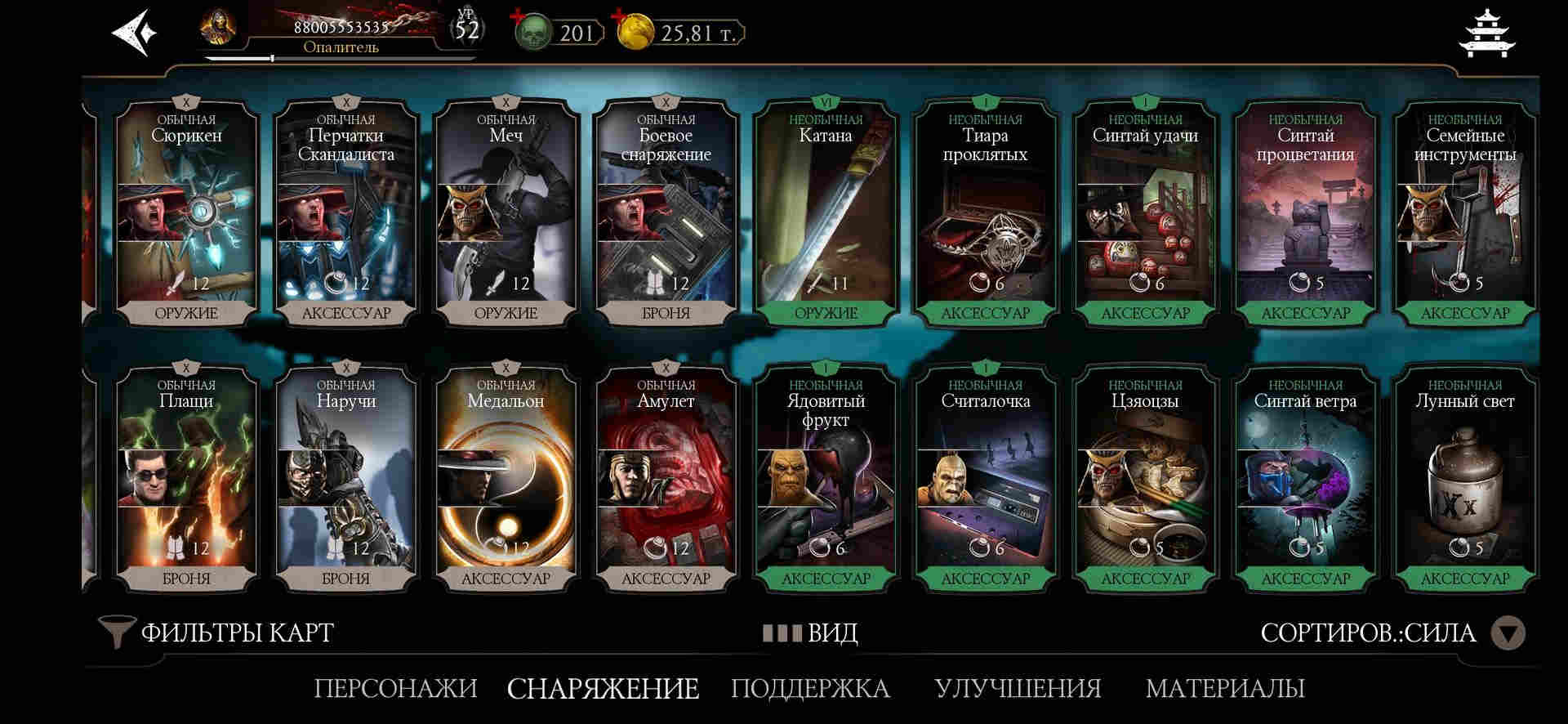Go back using the arrow button

[134, 34]
